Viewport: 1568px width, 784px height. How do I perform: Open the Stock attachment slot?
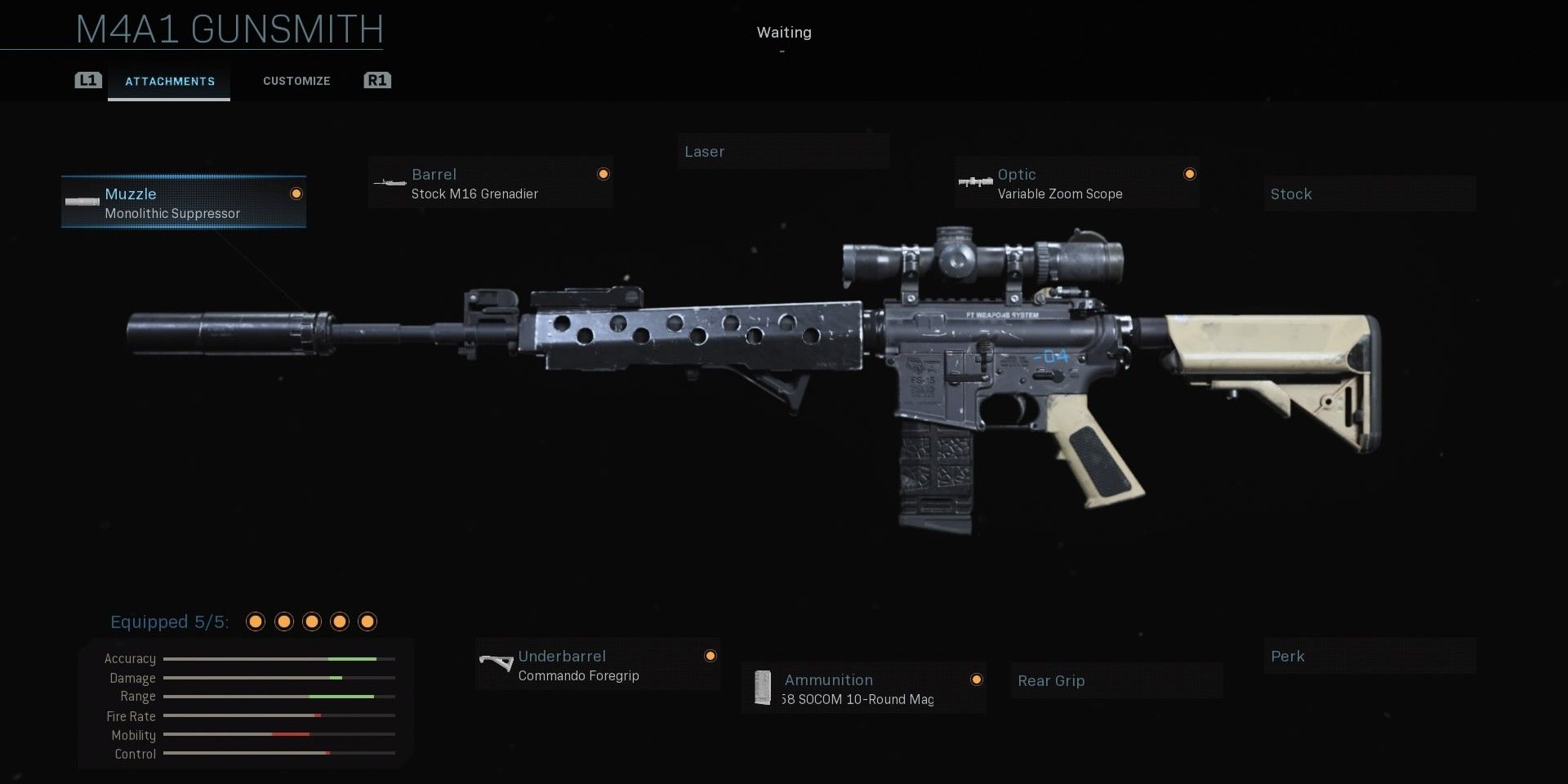[1369, 194]
